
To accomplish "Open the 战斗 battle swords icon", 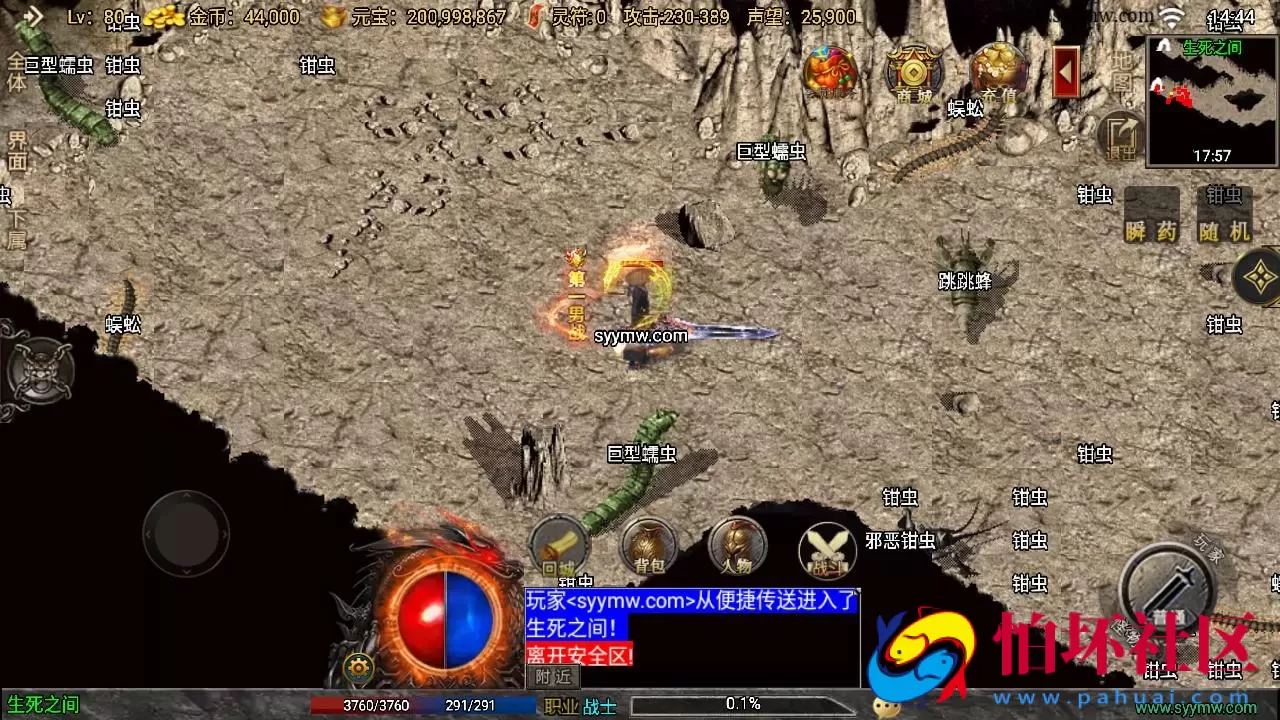I will [x=827, y=548].
